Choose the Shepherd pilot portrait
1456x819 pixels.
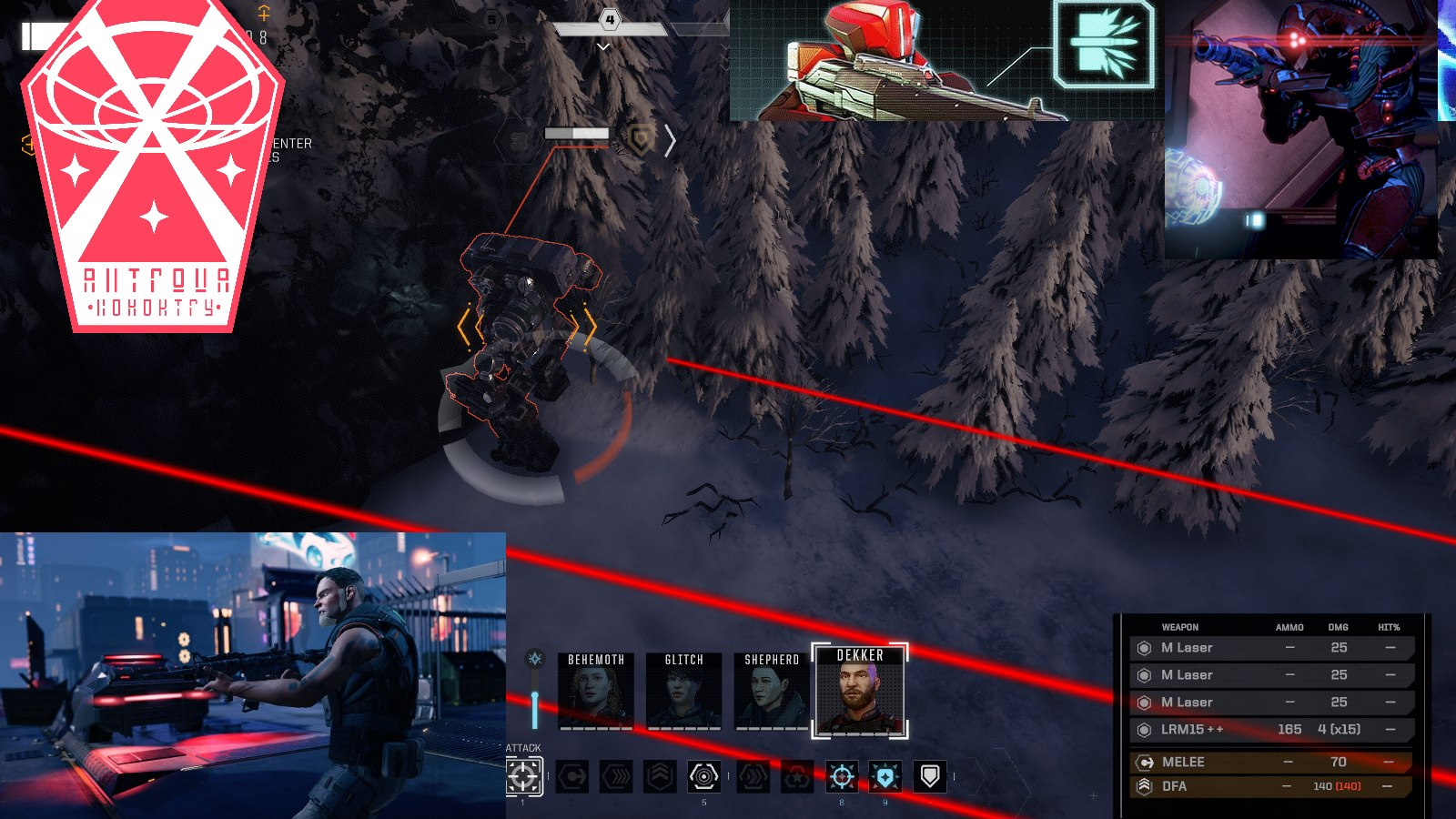(x=772, y=692)
